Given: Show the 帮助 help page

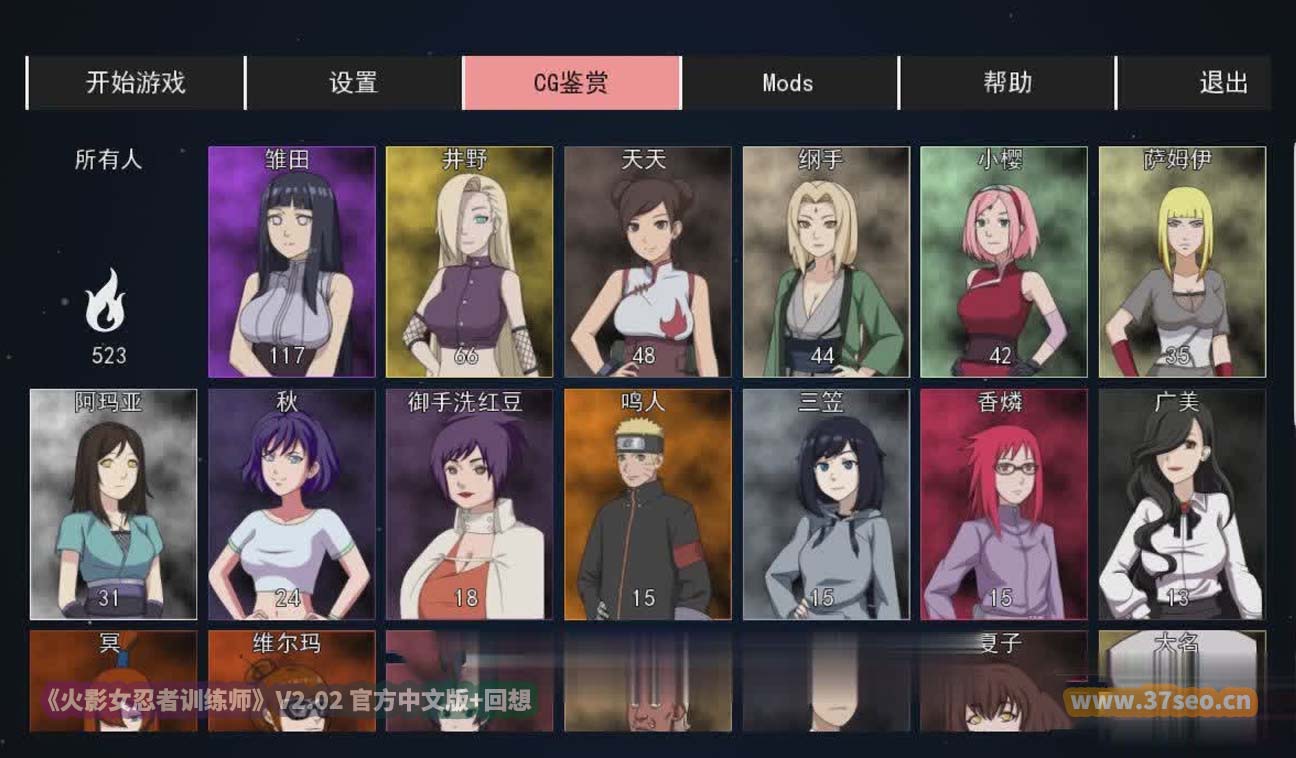Looking at the screenshot, I should tap(1007, 83).
